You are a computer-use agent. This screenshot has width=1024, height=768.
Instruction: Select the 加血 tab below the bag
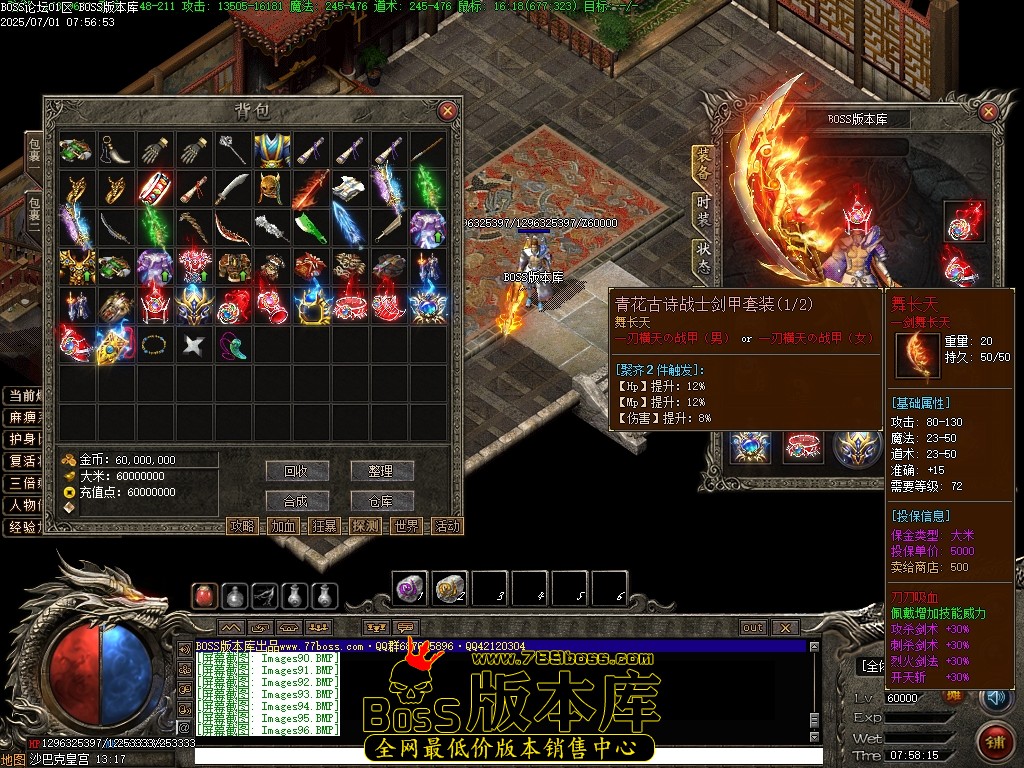[x=284, y=526]
